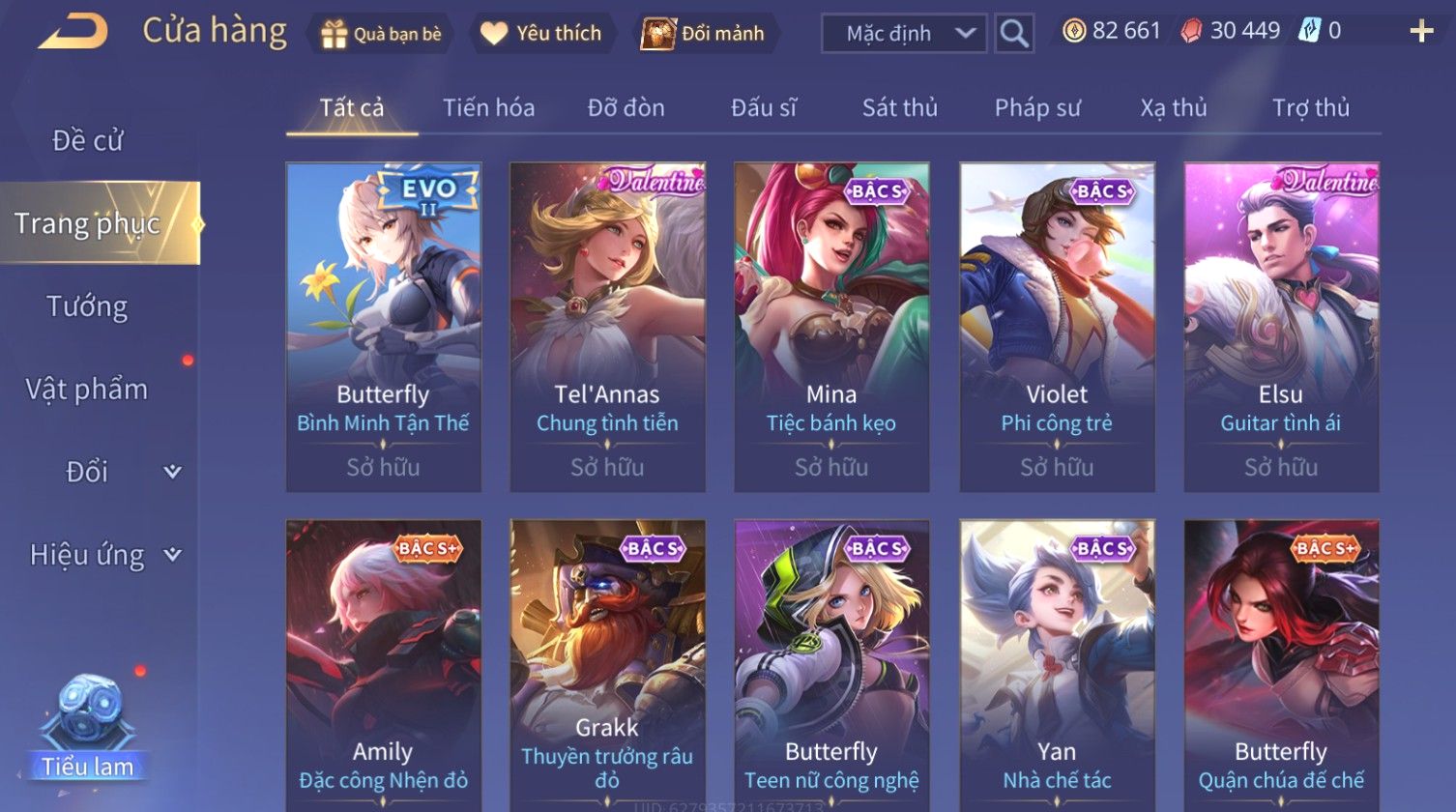The image size is (1456, 812).
Task: Open the Tướng heroes section
Action: tap(87, 306)
